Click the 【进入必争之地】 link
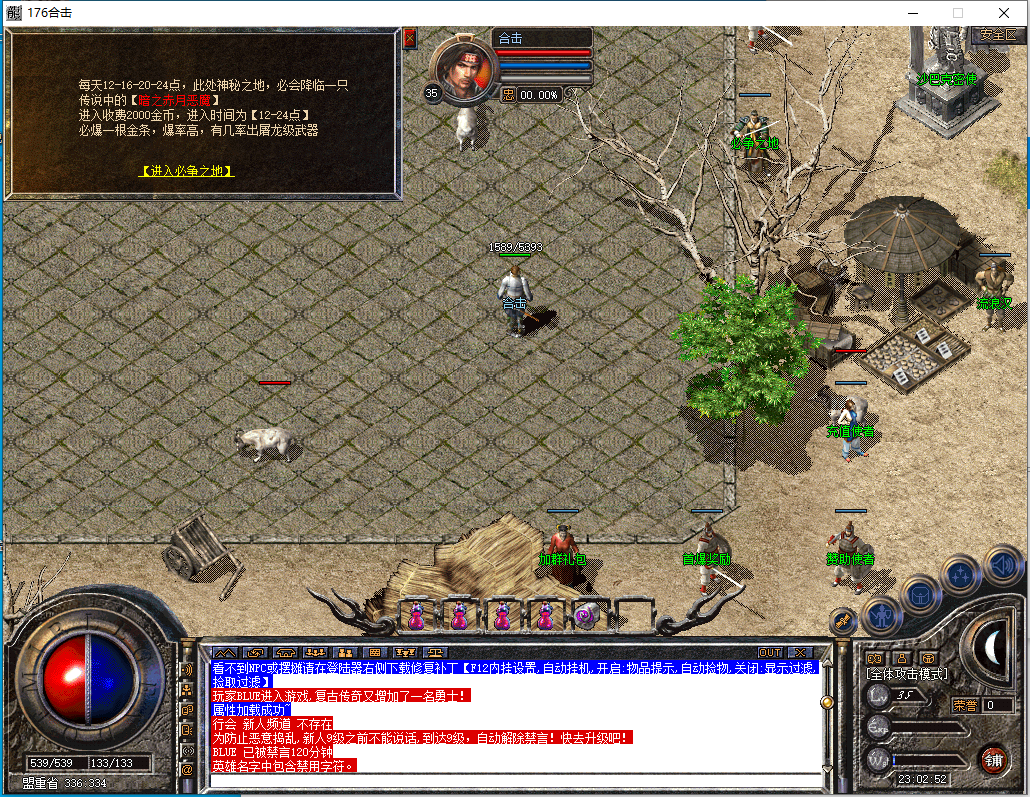This screenshot has width=1030, height=797. (186, 171)
